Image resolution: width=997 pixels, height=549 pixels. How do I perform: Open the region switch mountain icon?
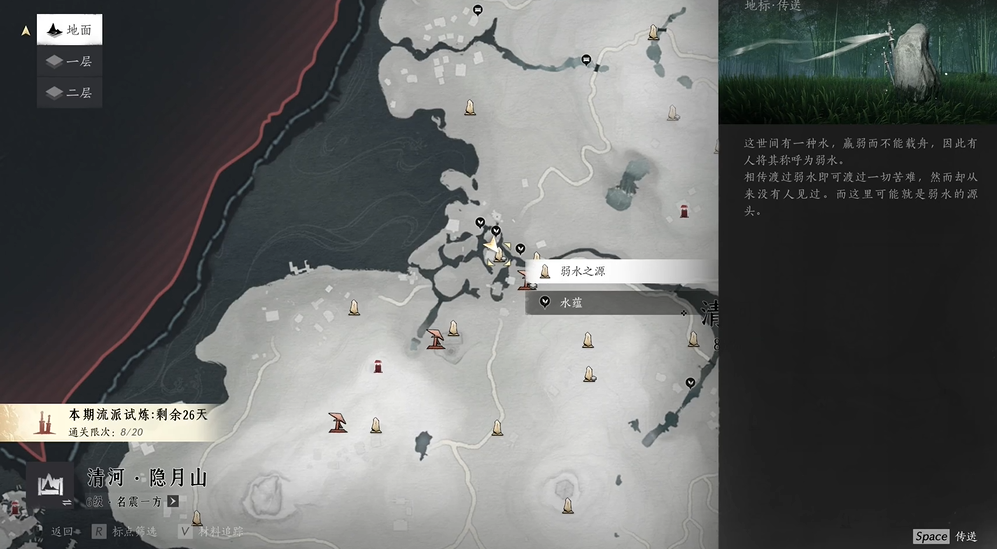click(x=49, y=485)
